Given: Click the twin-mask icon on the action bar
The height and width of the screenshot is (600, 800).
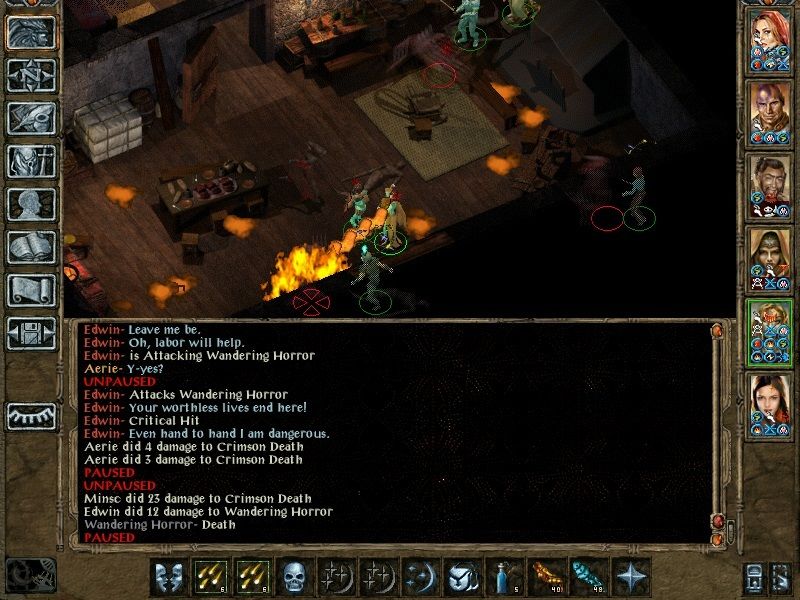Looking at the screenshot, I should click(x=169, y=577).
